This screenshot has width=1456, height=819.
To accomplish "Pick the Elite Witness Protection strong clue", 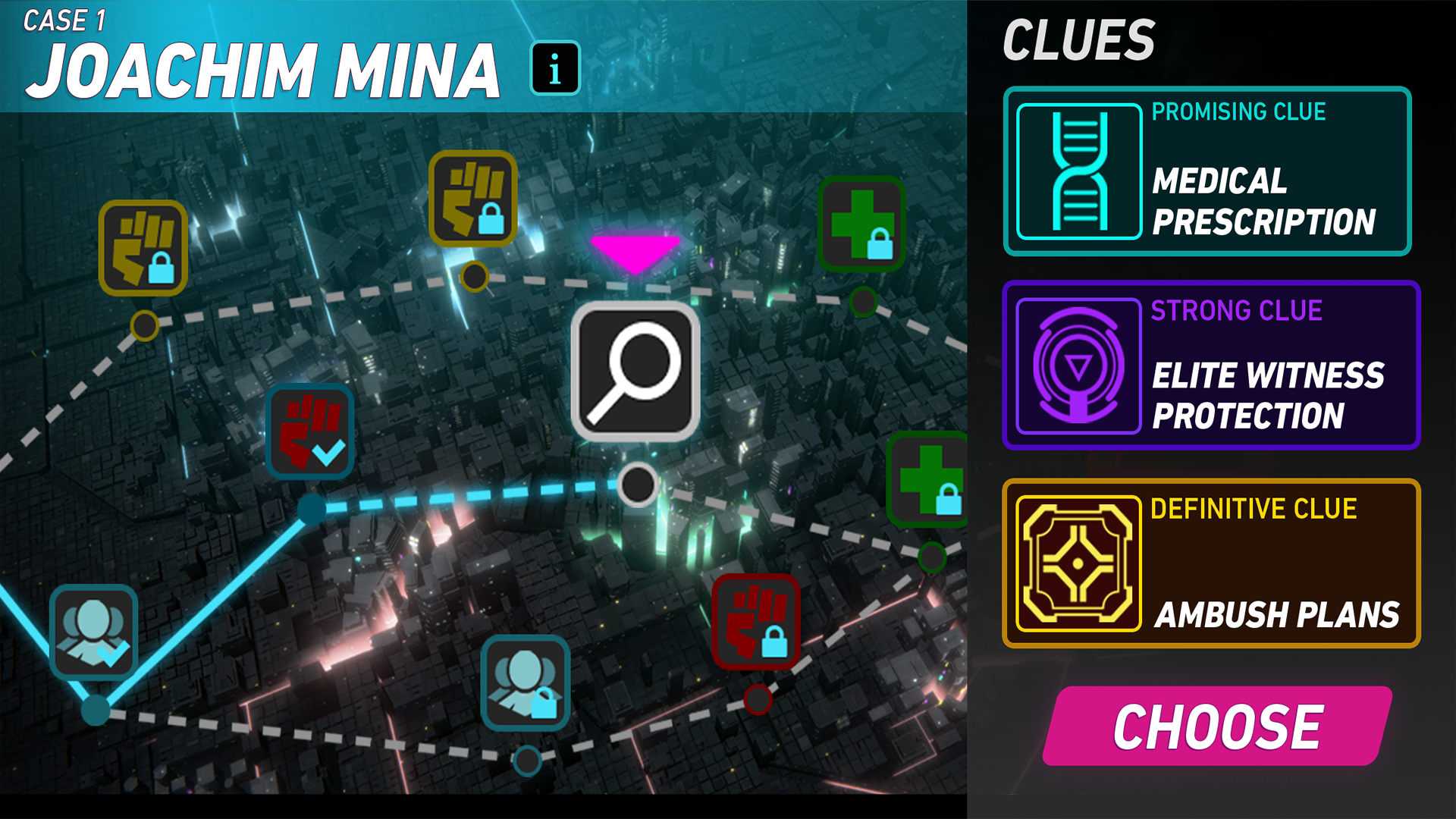I will point(1210,366).
